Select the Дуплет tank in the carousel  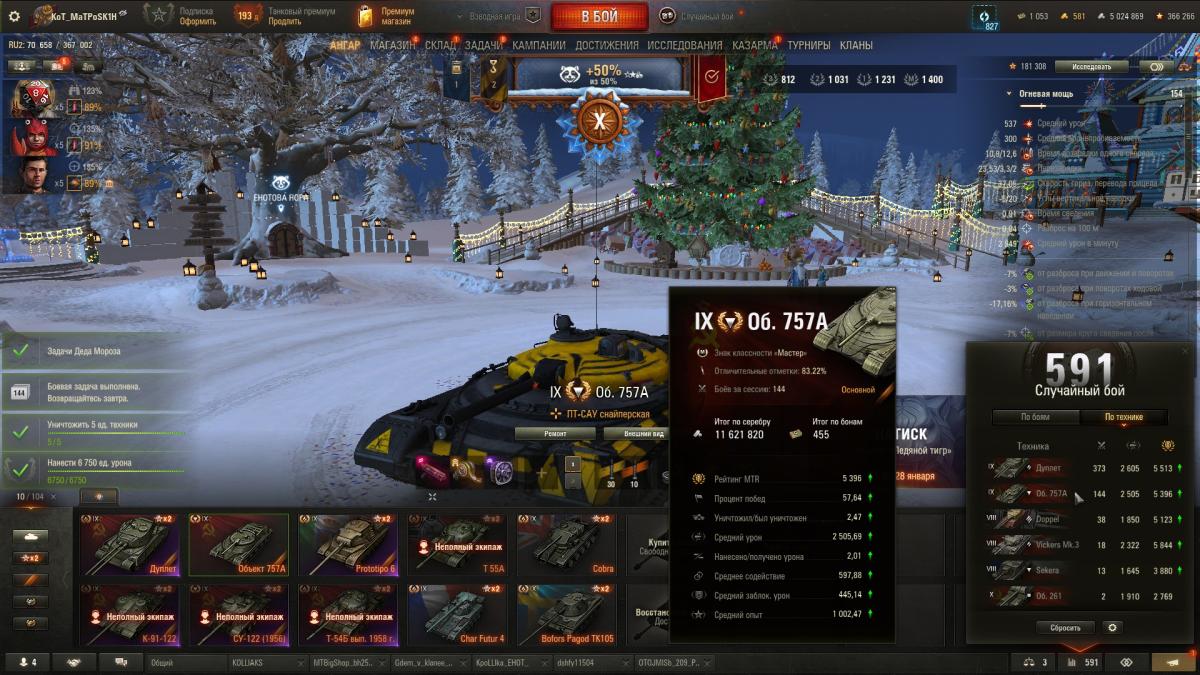tap(129, 545)
